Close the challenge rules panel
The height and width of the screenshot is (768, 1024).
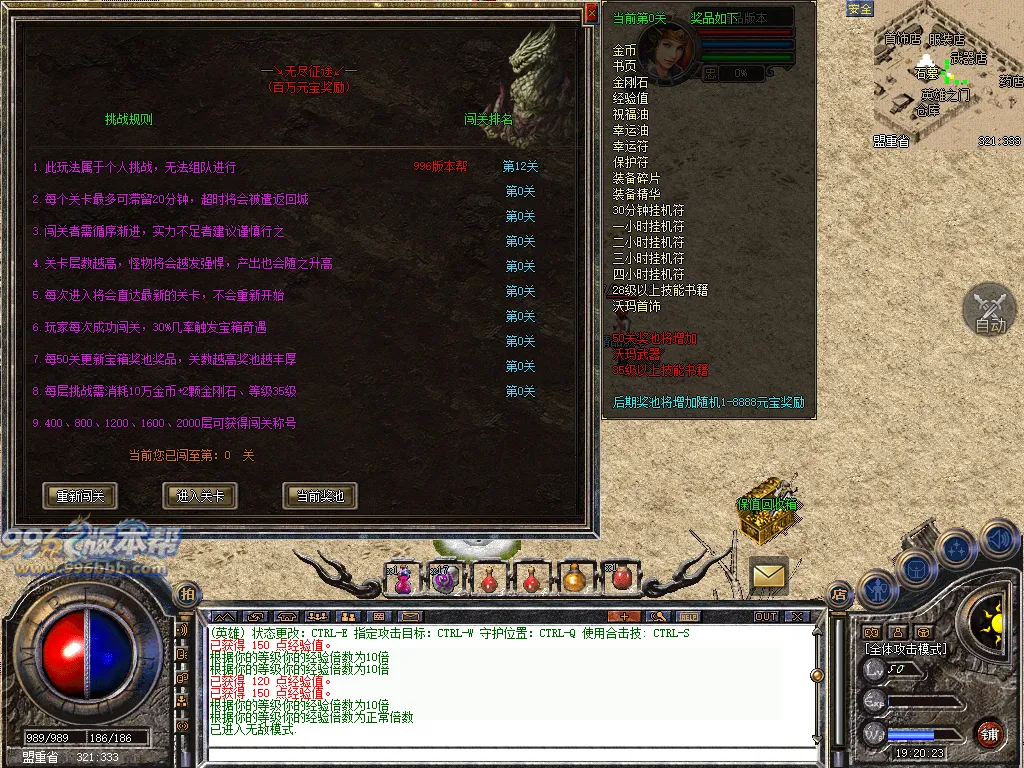[x=591, y=13]
